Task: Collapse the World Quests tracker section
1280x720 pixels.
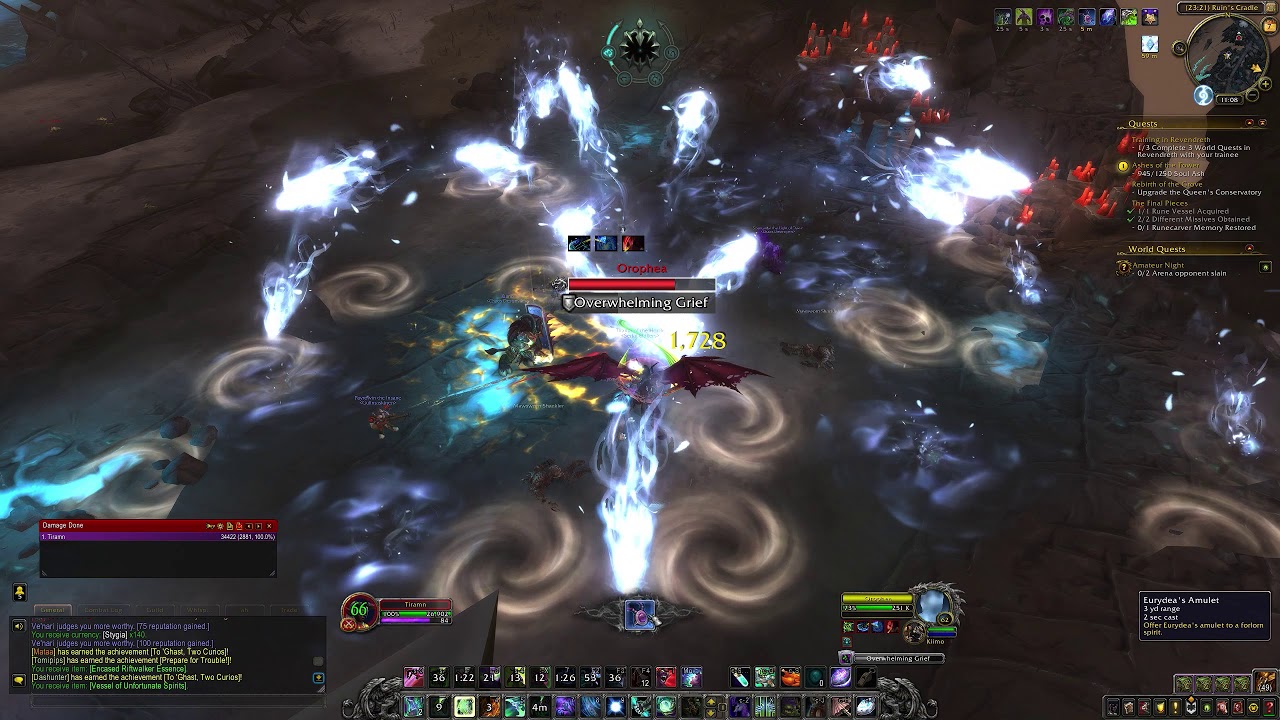Action: pyautogui.click(x=1249, y=248)
